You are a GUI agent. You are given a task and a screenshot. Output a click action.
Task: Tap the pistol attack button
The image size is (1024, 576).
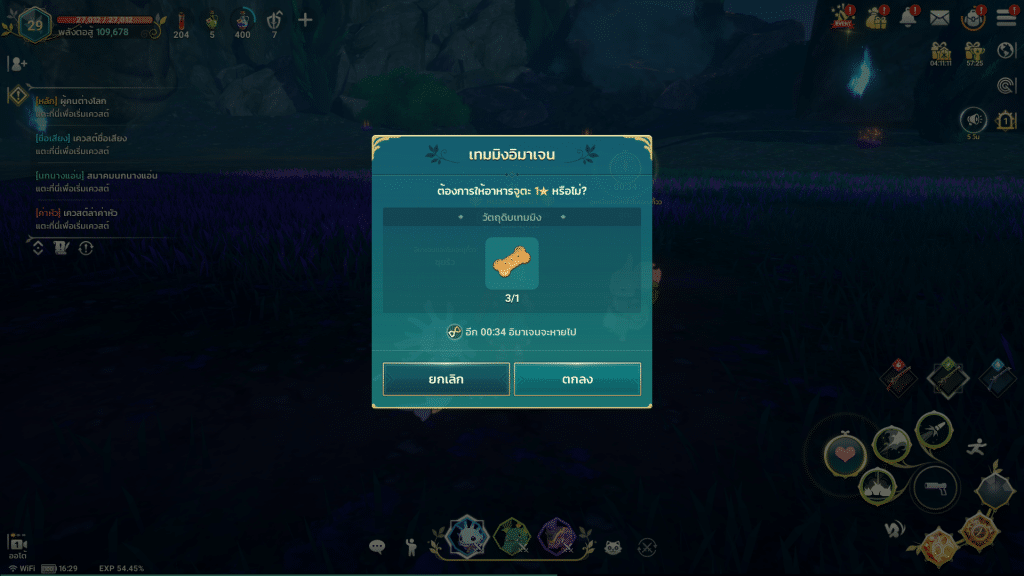coord(935,488)
